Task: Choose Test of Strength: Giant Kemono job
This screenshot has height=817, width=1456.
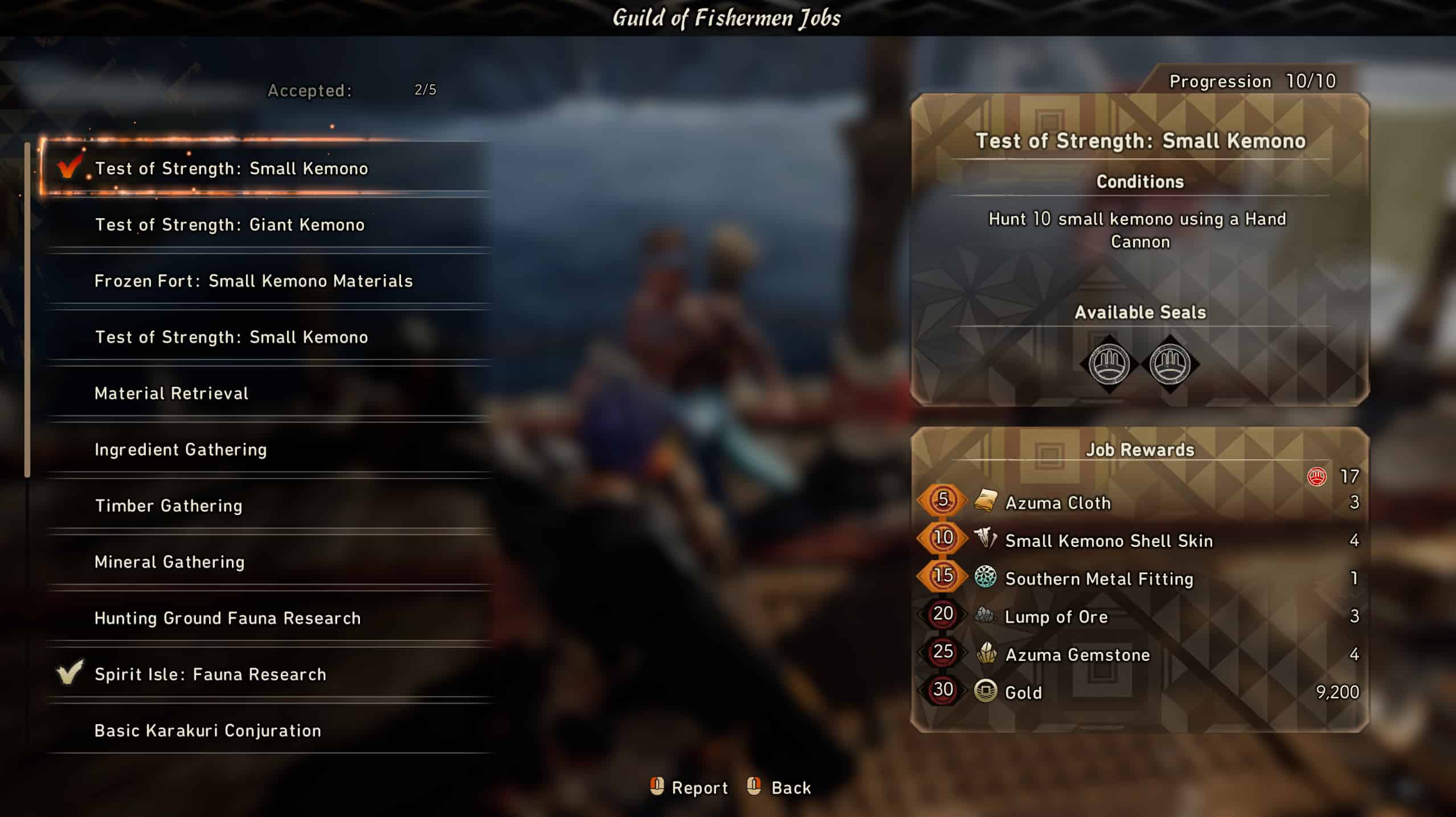Action: point(230,225)
